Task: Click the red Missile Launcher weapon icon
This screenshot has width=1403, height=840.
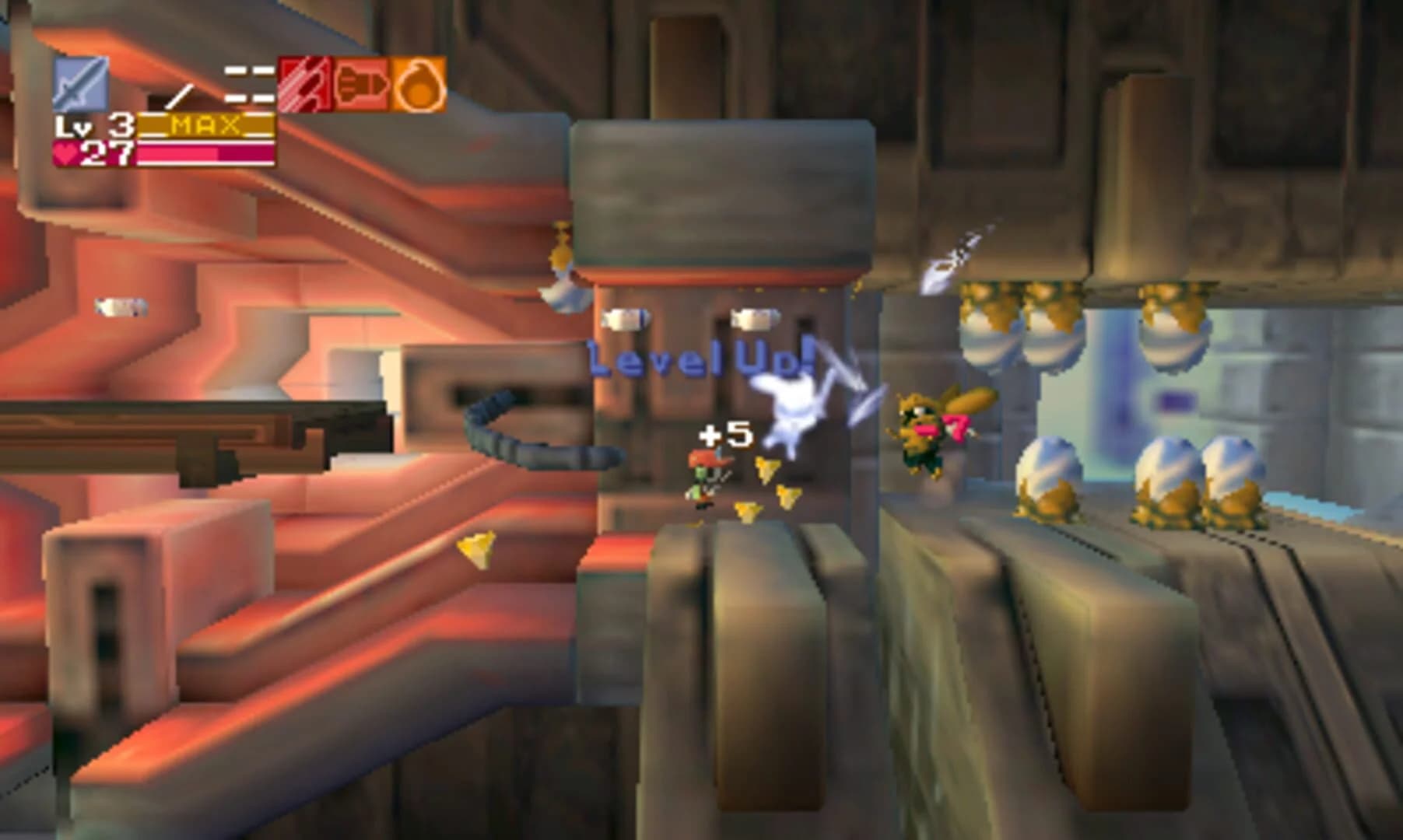Action: click(x=306, y=83)
